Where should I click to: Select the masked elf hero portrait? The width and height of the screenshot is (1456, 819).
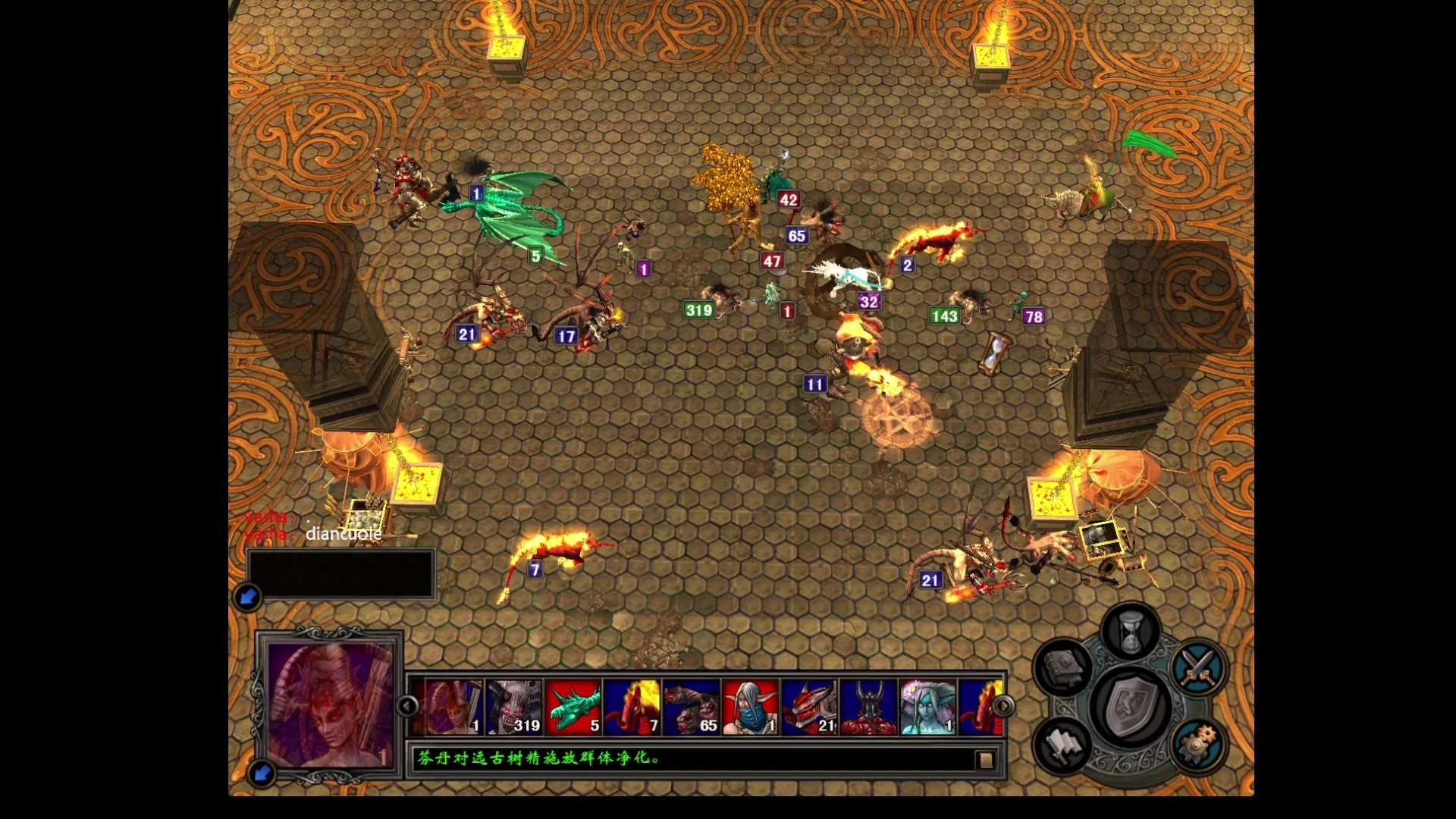point(751,707)
